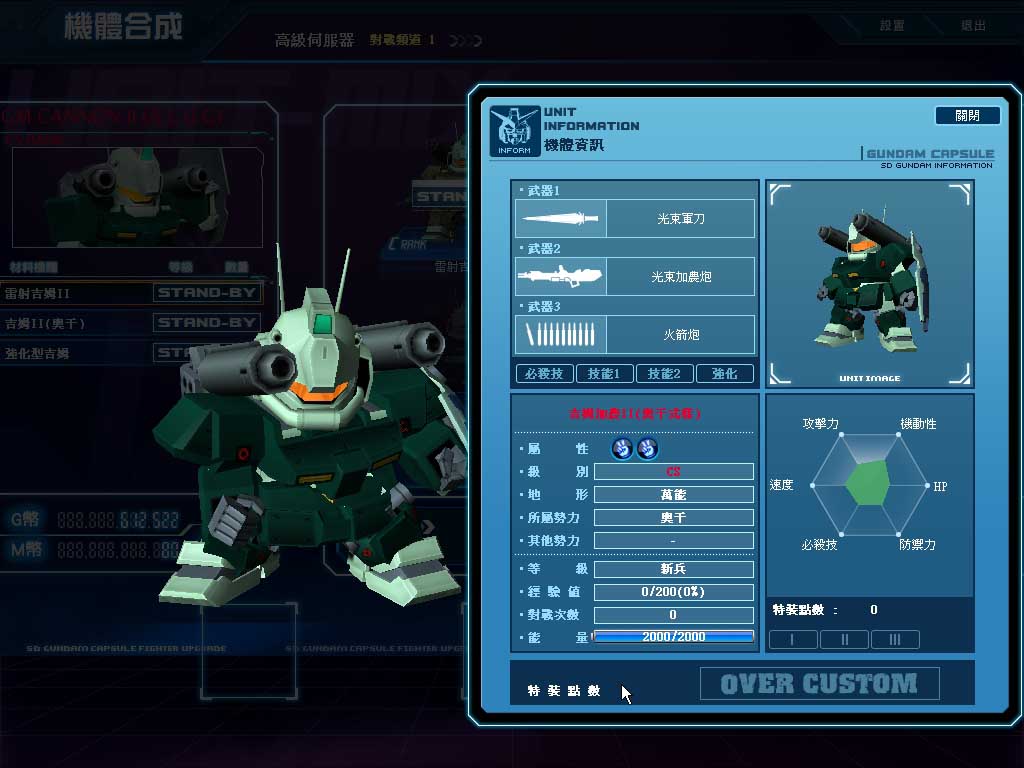Choose custom preset I button
Viewport: 1024px width, 768px height.
pyautogui.click(x=793, y=639)
